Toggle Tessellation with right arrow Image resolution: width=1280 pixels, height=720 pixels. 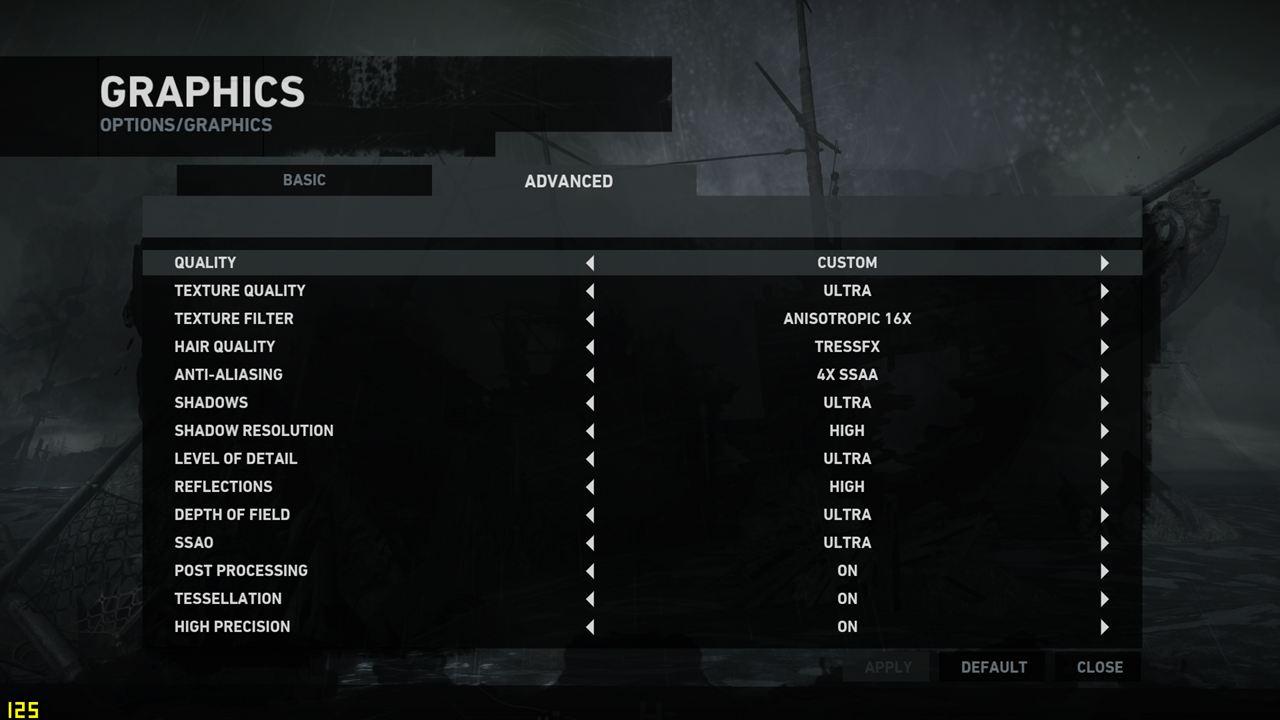click(1104, 599)
